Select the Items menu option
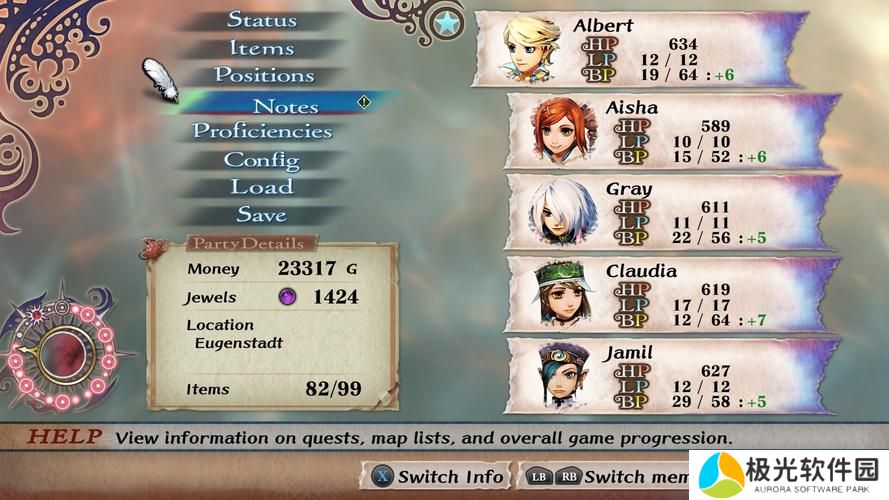This screenshot has width=889, height=500. pos(262,48)
